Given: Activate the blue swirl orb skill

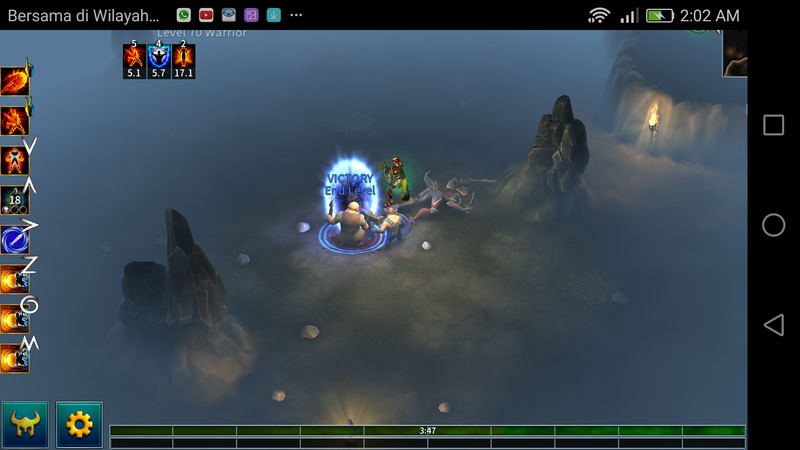Looking at the screenshot, I should tap(14, 240).
